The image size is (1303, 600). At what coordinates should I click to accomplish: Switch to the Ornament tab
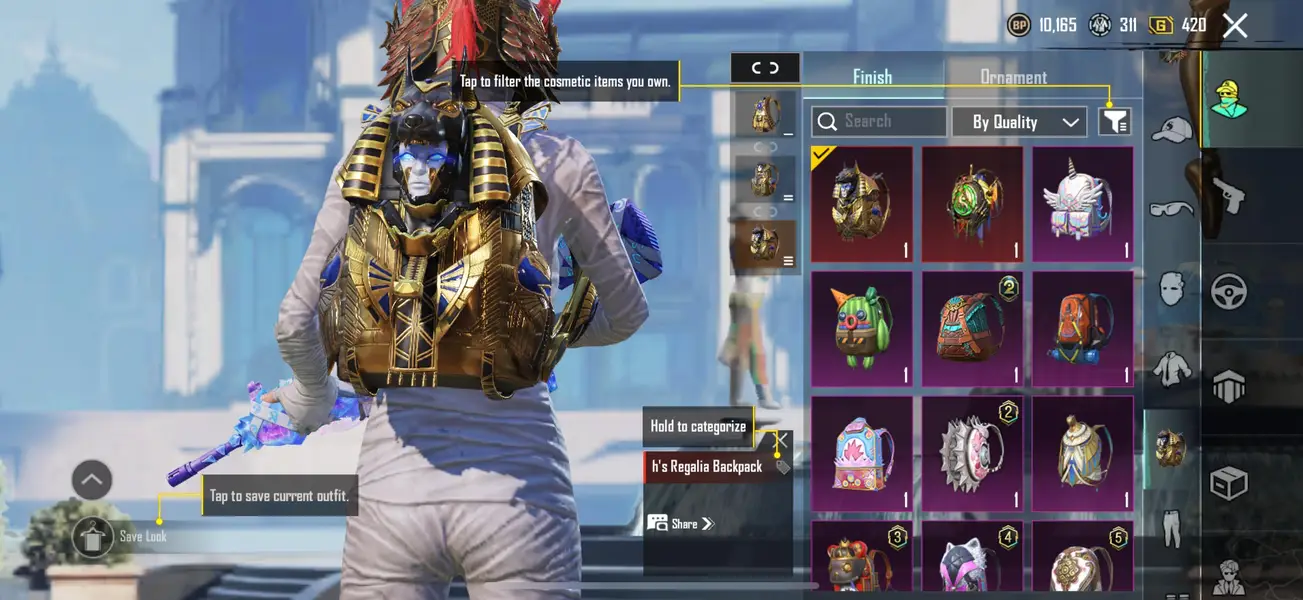pyautogui.click(x=1013, y=77)
